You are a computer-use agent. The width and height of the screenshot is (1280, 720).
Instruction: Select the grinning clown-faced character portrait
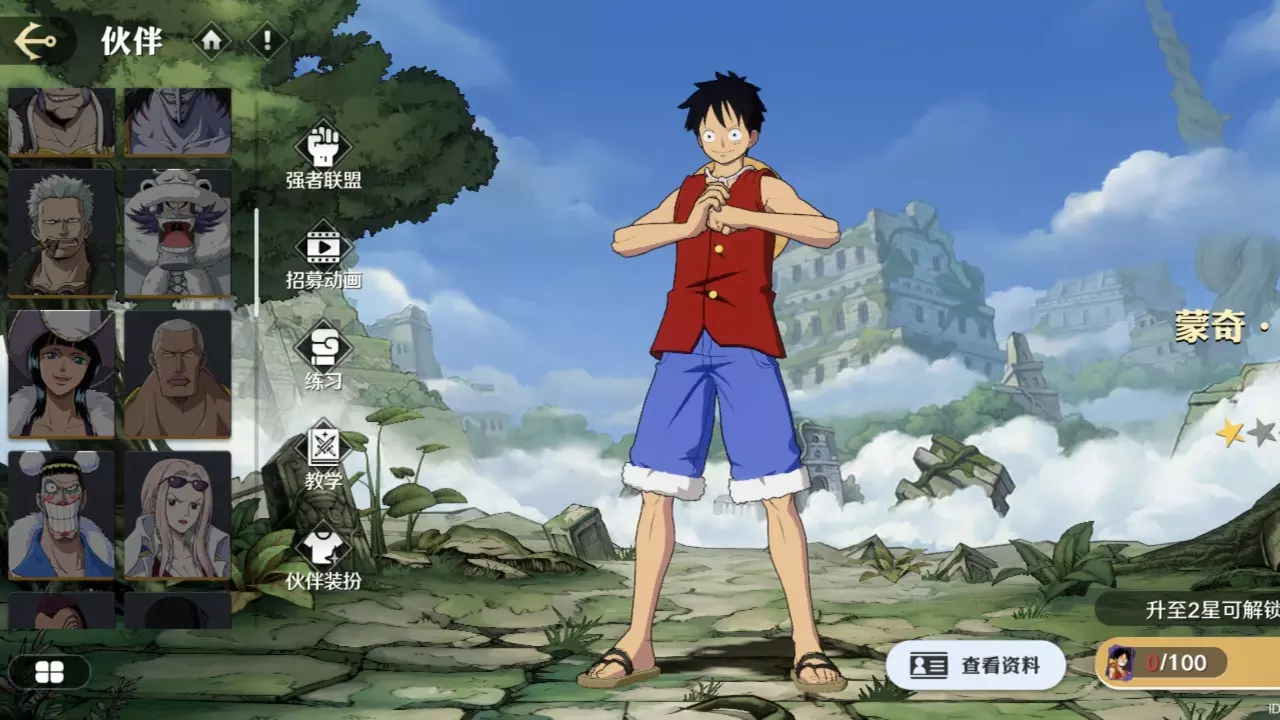(x=61, y=514)
